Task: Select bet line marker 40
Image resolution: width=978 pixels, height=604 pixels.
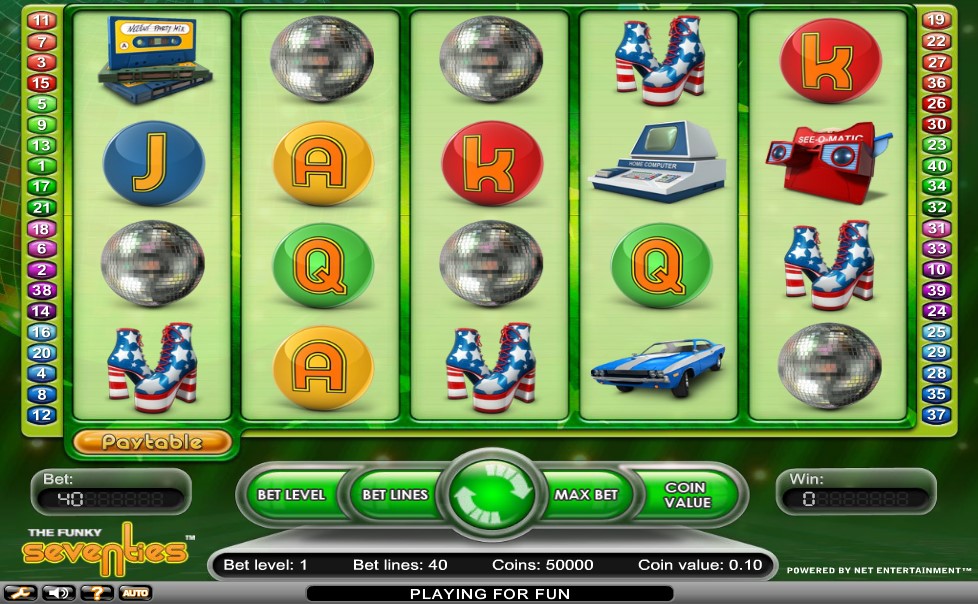Action: (x=935, y=166)
